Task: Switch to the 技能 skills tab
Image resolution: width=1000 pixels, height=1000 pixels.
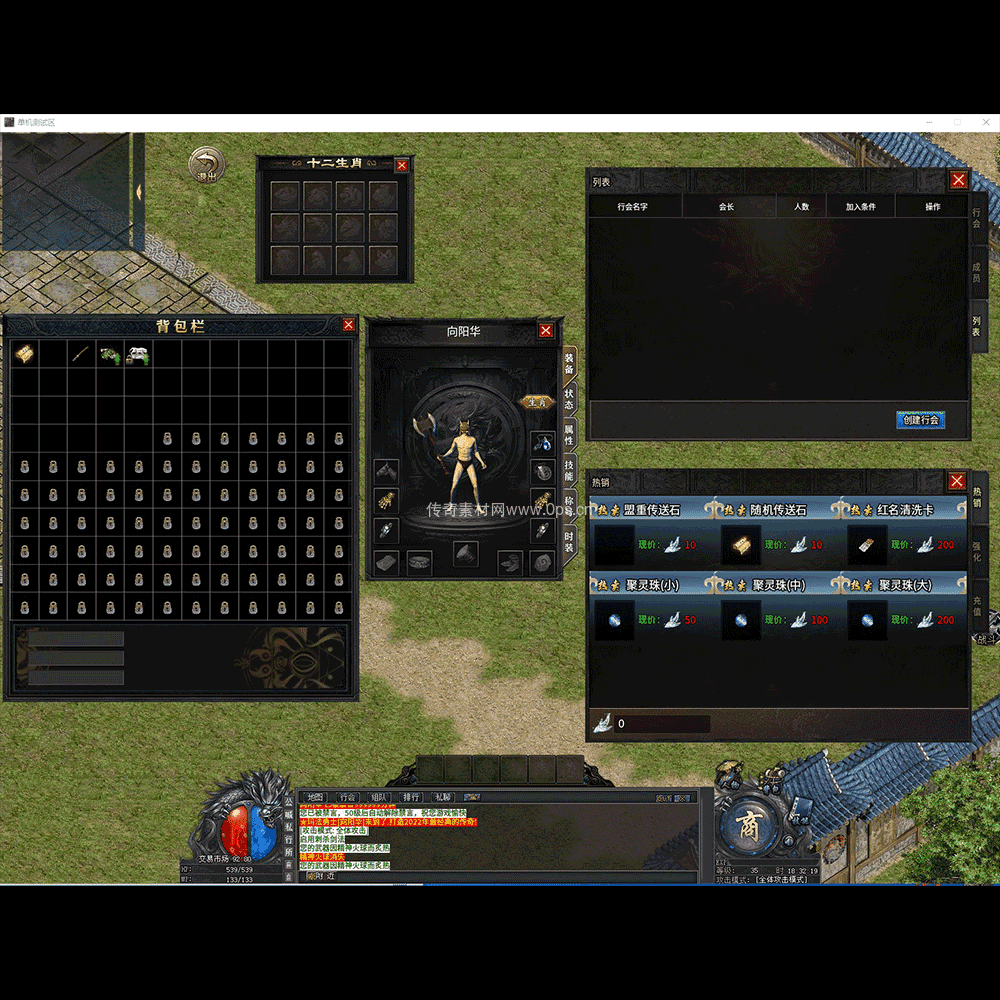Action: tap(569, 470)
